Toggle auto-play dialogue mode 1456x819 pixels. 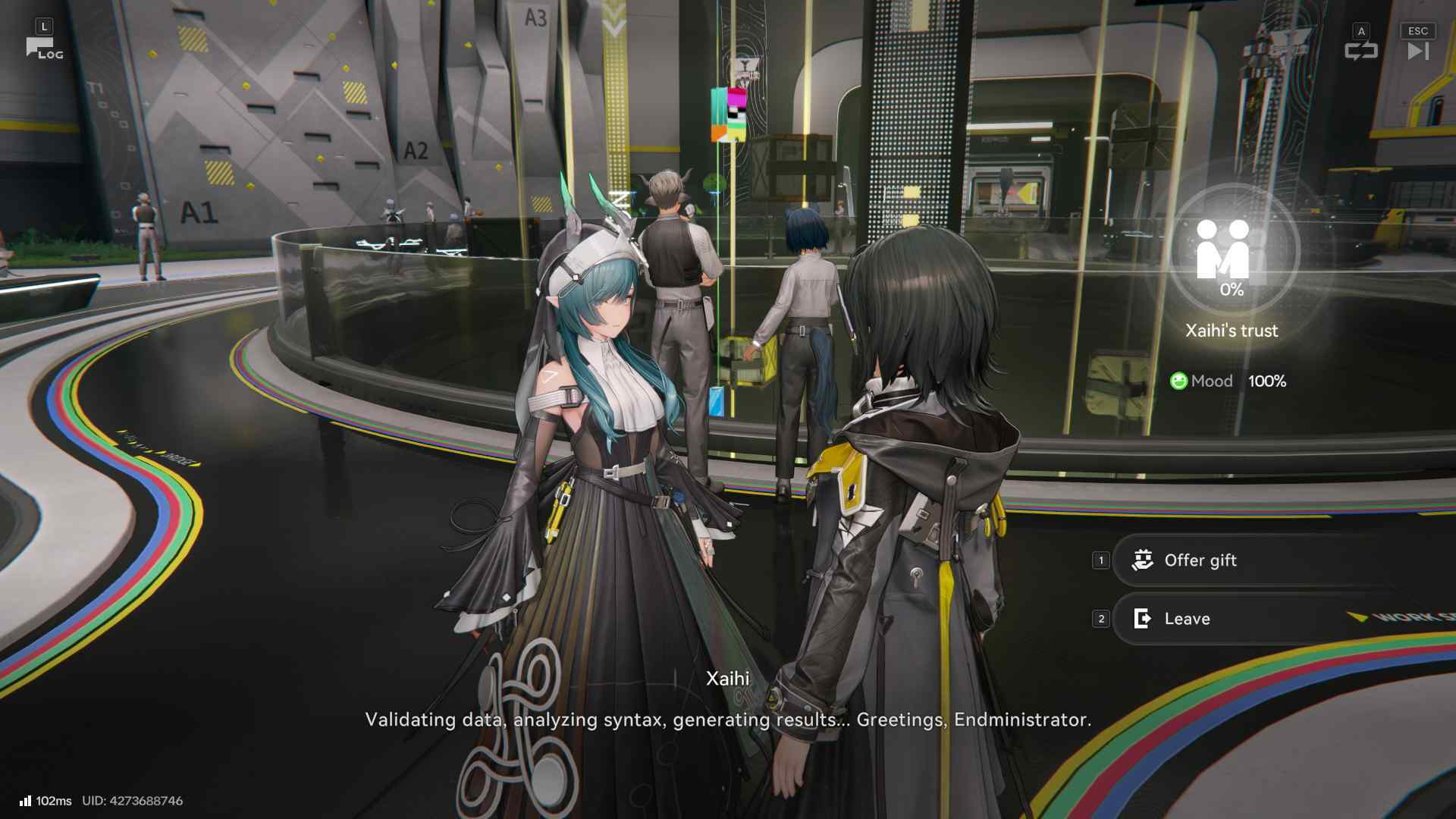tap(1363, 52)
